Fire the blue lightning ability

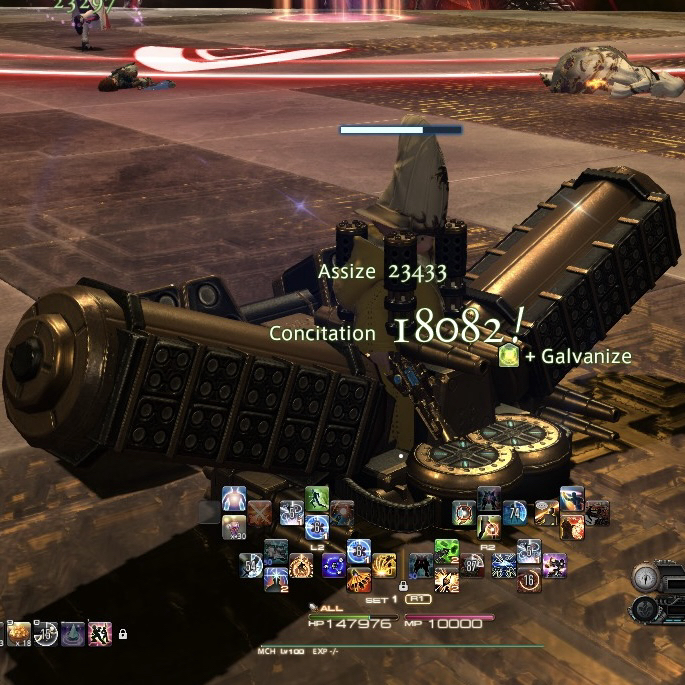click(x=503, y=565)
